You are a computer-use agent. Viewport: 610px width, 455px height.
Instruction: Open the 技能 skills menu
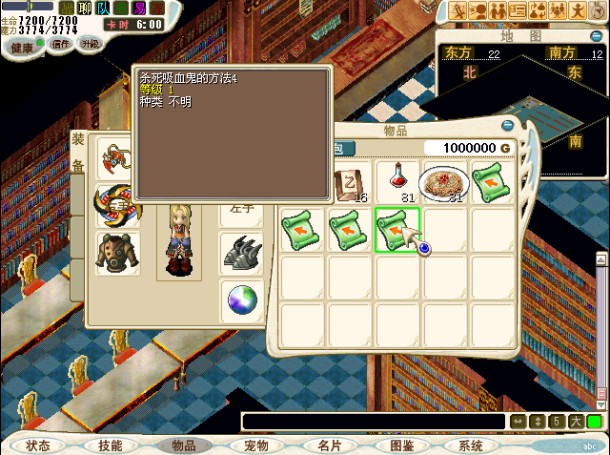[x=110, y=445]
